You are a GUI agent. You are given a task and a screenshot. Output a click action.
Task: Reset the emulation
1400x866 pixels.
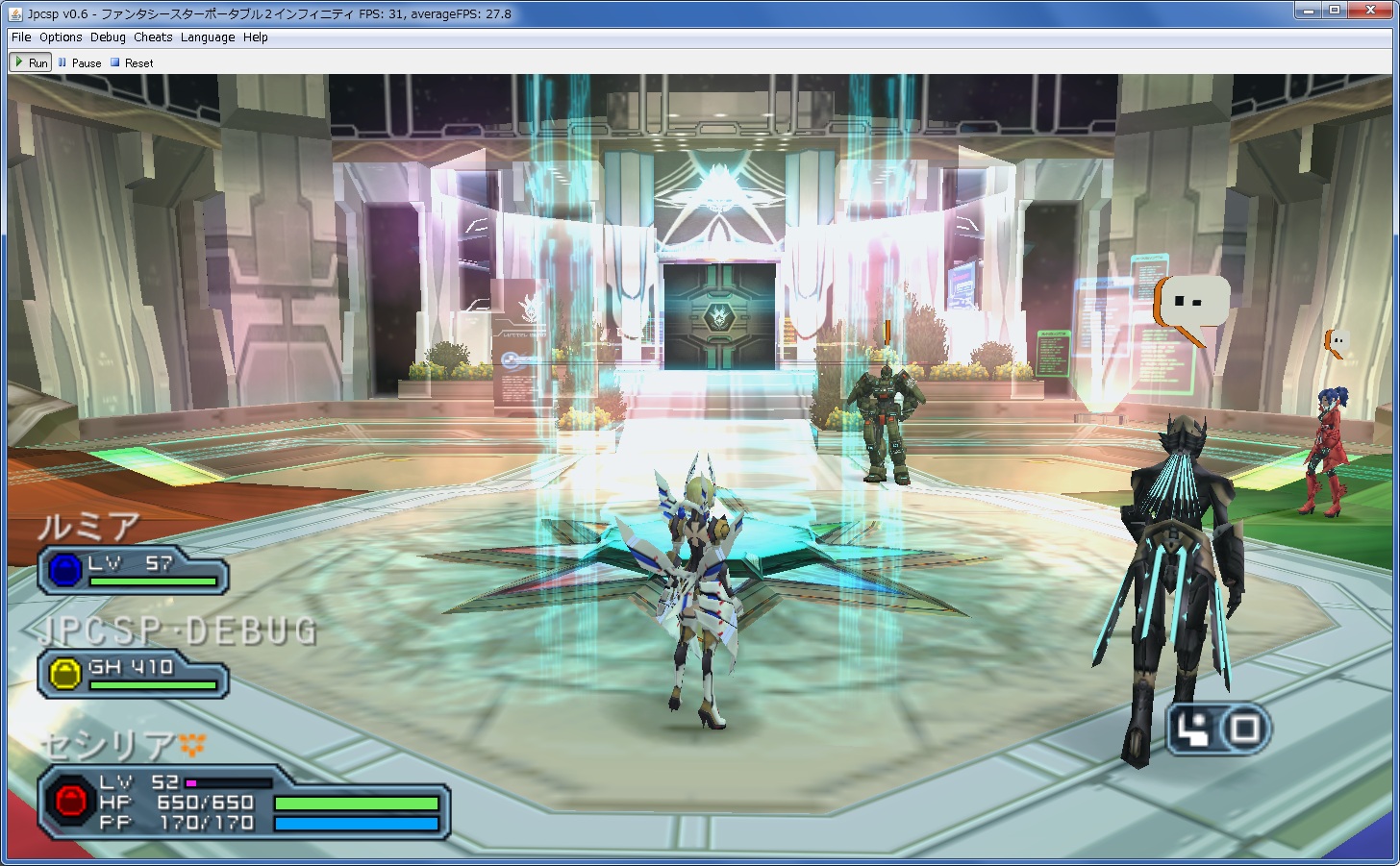[x=132, y=62]
